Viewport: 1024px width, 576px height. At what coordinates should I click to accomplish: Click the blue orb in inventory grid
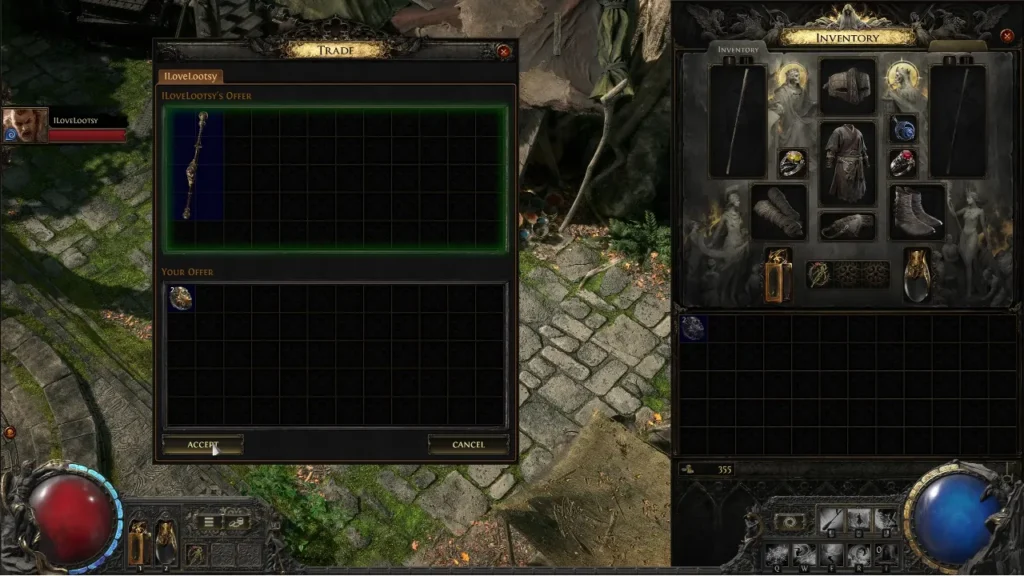[693, 327]
